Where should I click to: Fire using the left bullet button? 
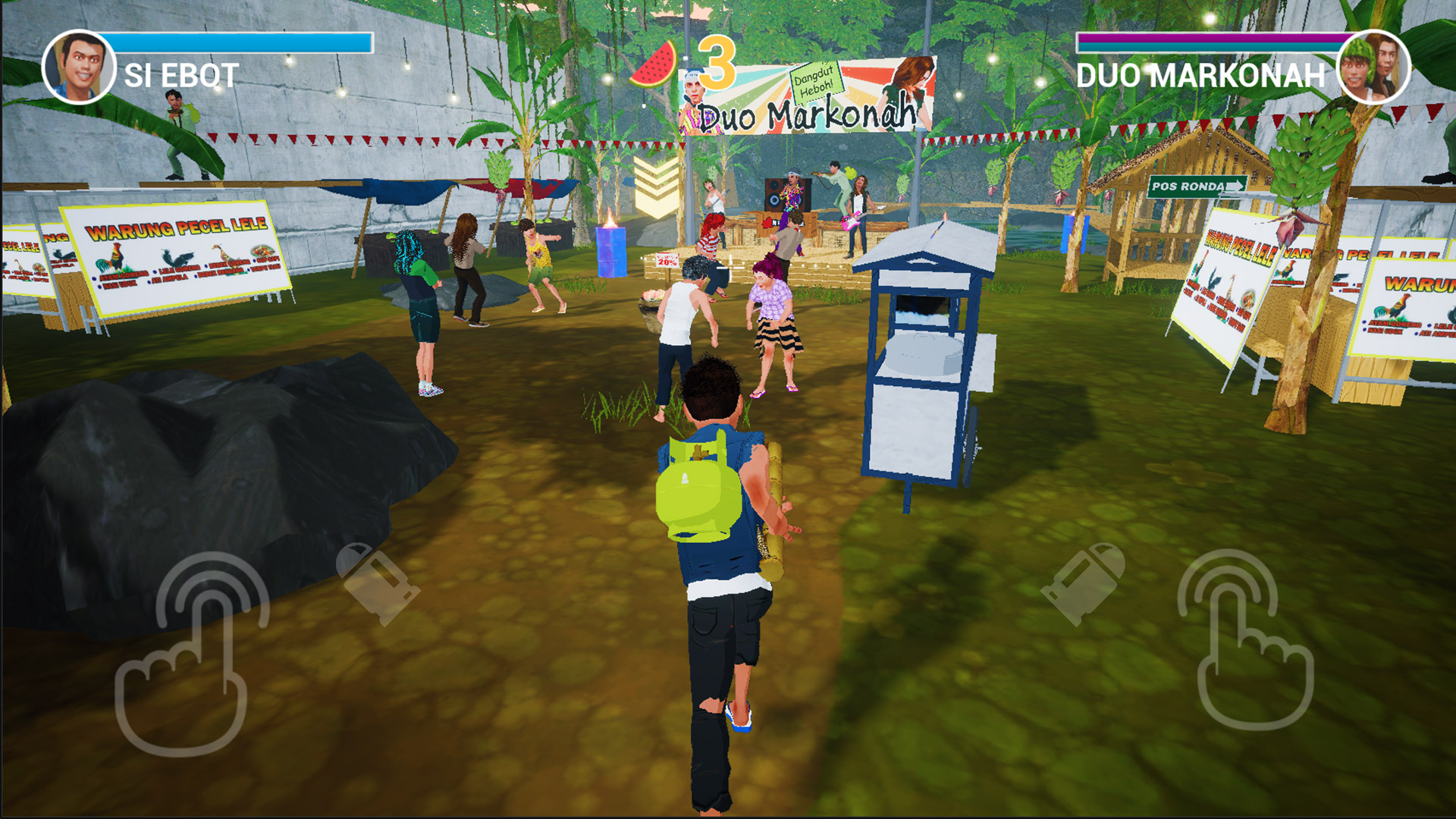tap(376, 582)
